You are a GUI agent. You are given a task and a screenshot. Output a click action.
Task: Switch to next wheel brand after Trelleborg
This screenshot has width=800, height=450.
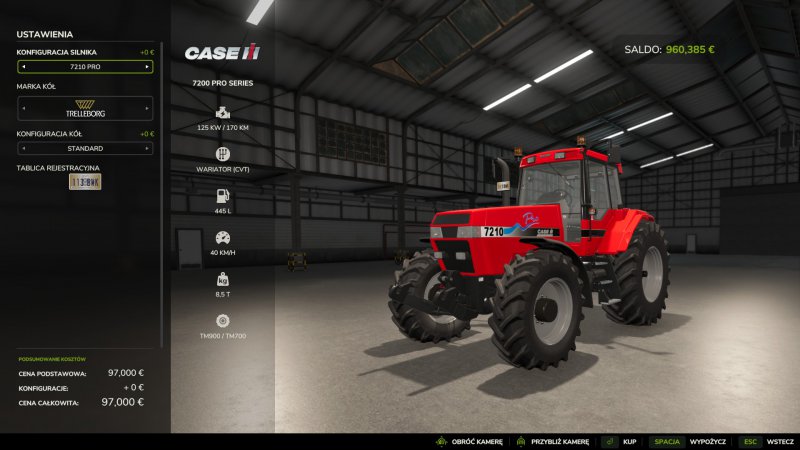pyautogui.click(x=148, y=108)
